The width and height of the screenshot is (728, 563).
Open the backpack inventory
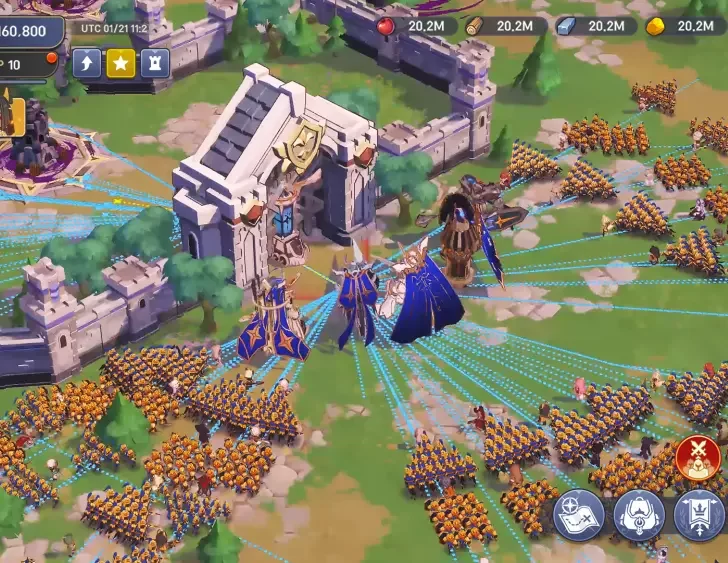pos(639,515)
